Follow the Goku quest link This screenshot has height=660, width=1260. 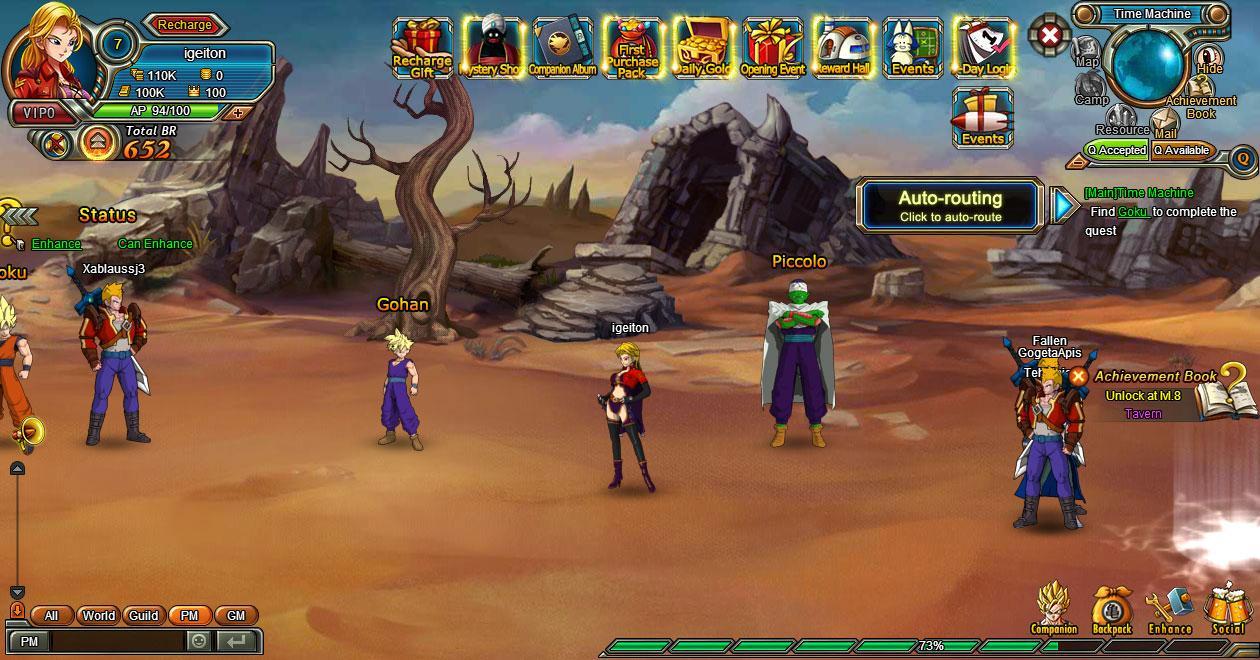tap(1132, 212)
